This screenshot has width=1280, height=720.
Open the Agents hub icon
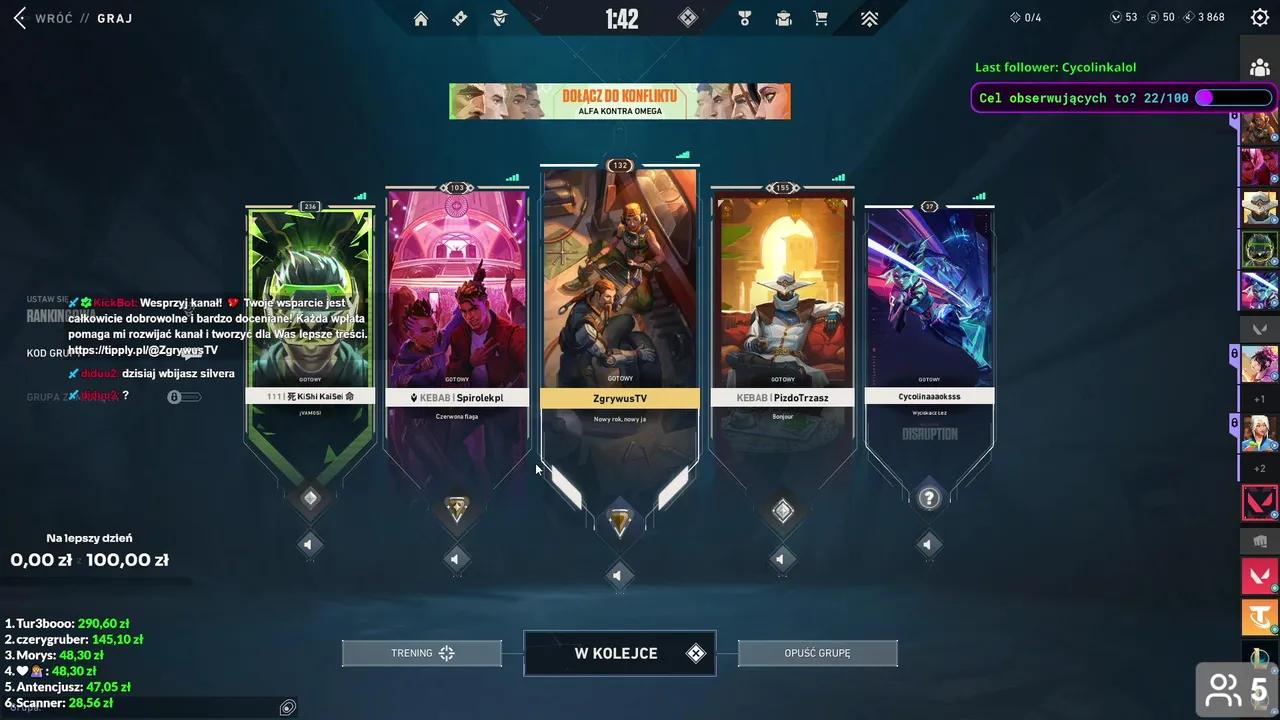point(499,17)
